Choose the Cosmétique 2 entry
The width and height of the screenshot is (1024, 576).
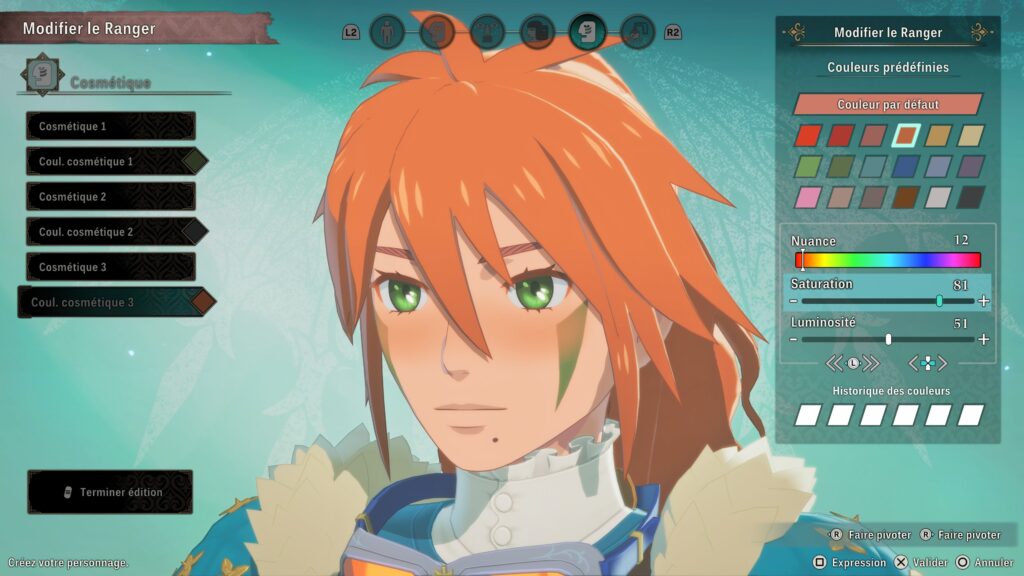110,197
